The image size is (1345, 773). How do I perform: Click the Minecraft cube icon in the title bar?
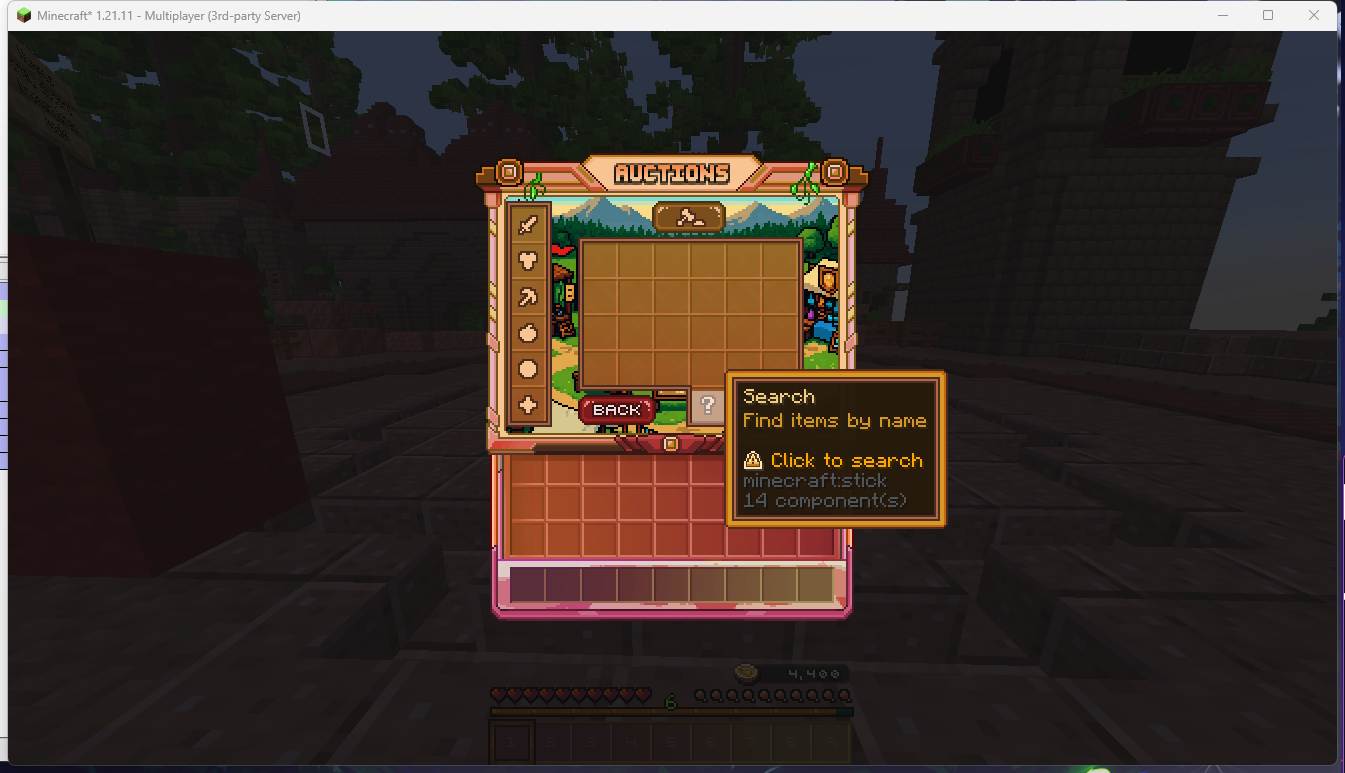(x=22, y=15)
